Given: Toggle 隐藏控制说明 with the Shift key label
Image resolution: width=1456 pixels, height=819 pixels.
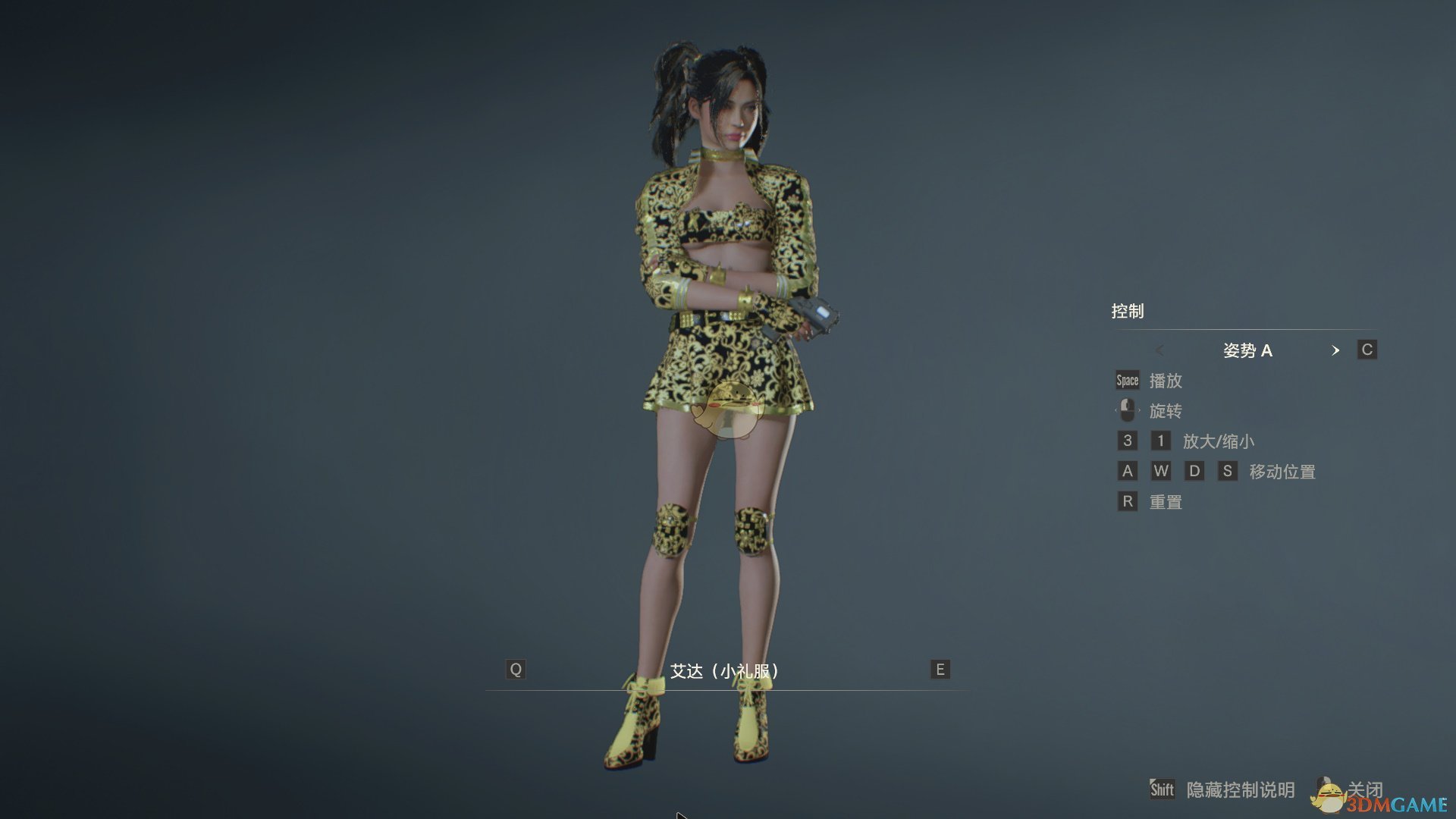Looking at the screenshot, I should pos(1163,789).
